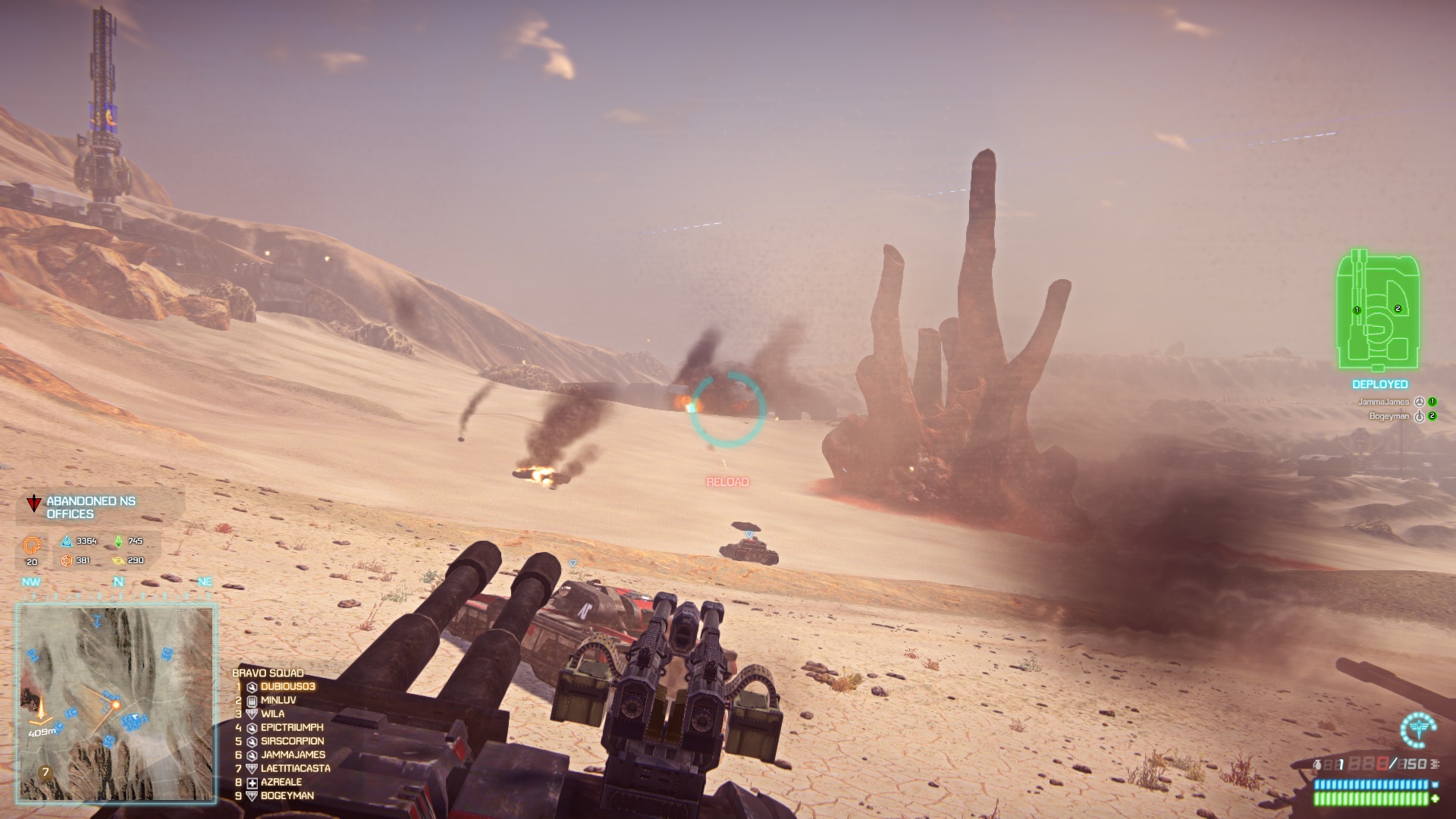Click the green vehicle status diagram
Screen dimensions: 1456x819
point(1378,312)
